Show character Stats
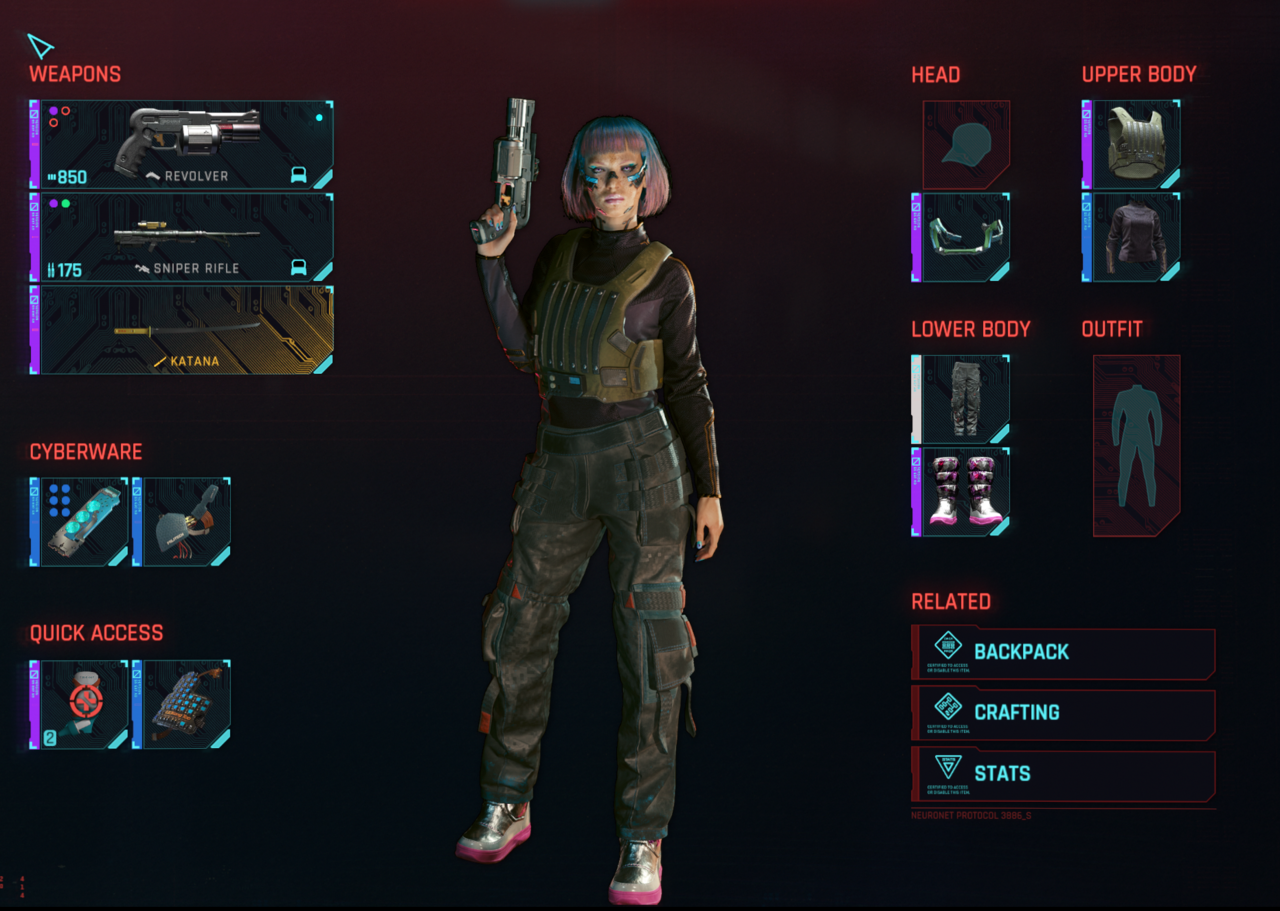 (1063, 775)
